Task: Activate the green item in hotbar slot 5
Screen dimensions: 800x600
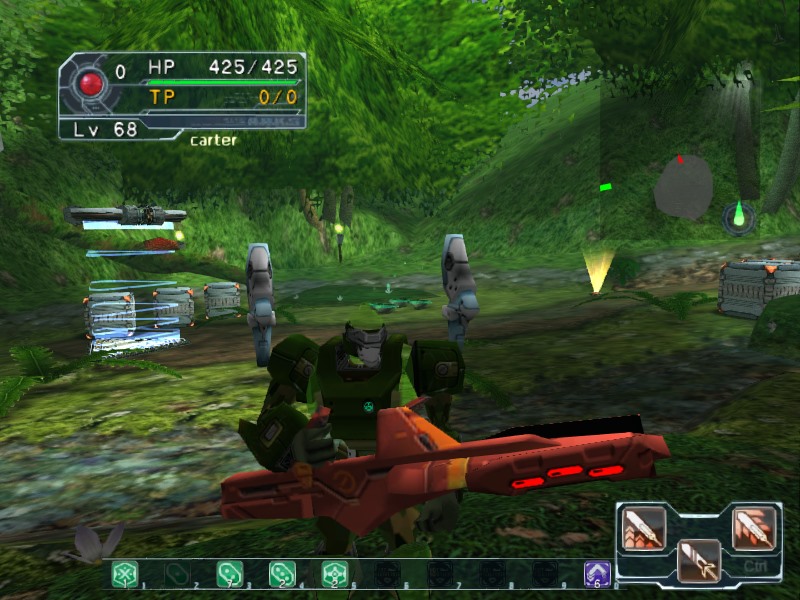Action: (334, 574)
